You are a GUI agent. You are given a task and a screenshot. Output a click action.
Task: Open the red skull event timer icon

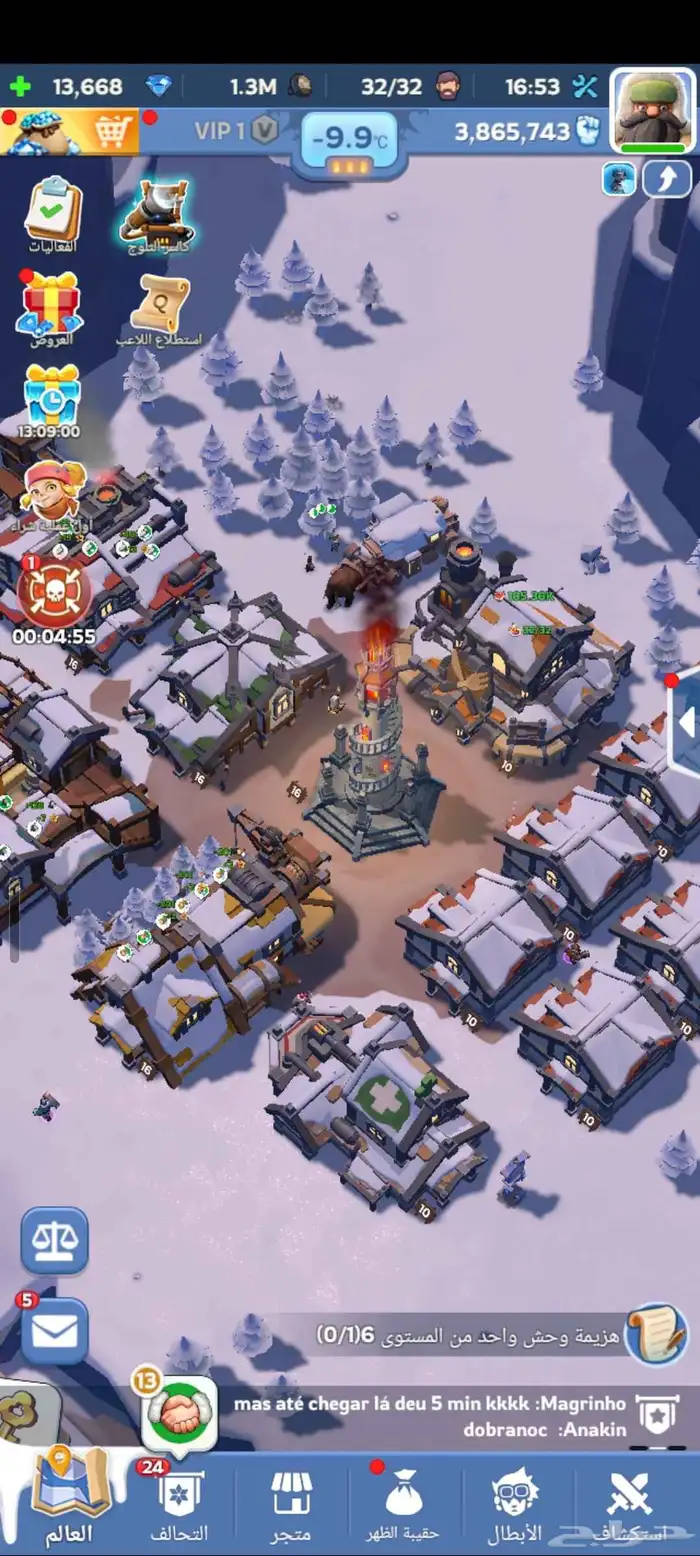coord(54,592)
